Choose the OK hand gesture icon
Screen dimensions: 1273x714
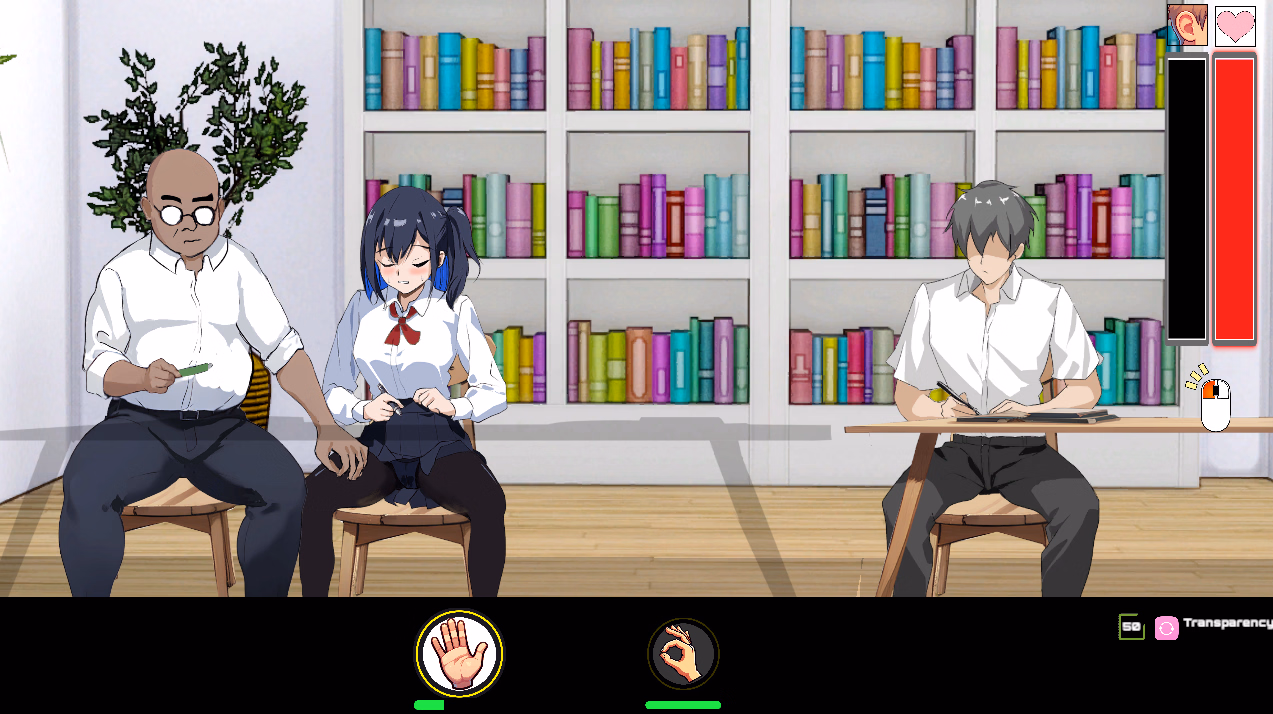(x=683, y=654)
